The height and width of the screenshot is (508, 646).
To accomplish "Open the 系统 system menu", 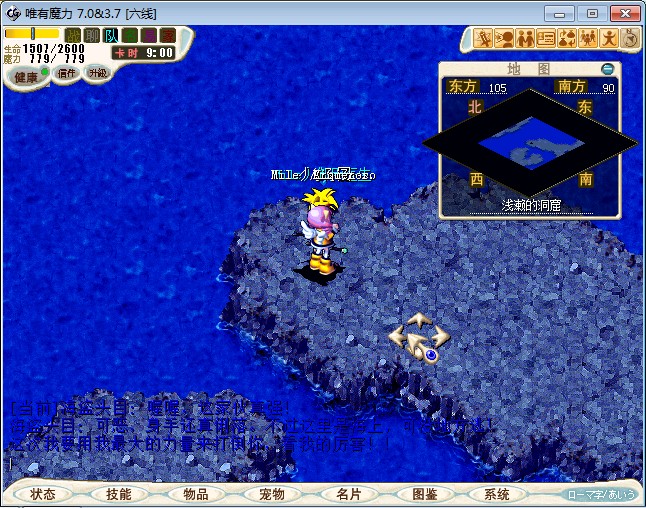I will [x=497, y=494].
